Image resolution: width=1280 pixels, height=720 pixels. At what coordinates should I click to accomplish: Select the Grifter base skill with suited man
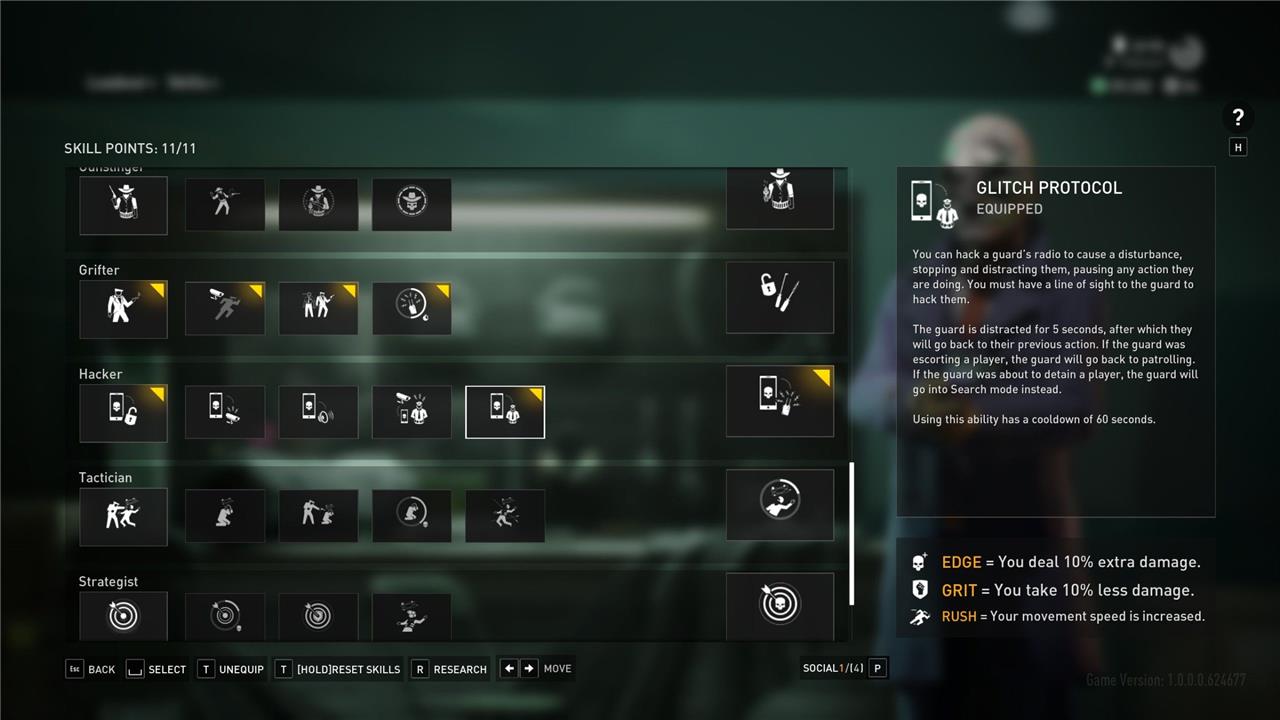[123, 309]
